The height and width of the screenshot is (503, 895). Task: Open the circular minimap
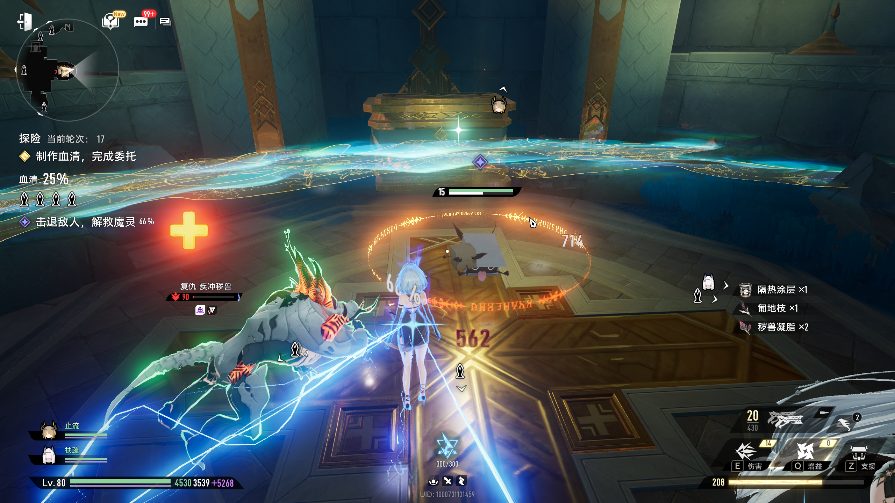(68, 69)
